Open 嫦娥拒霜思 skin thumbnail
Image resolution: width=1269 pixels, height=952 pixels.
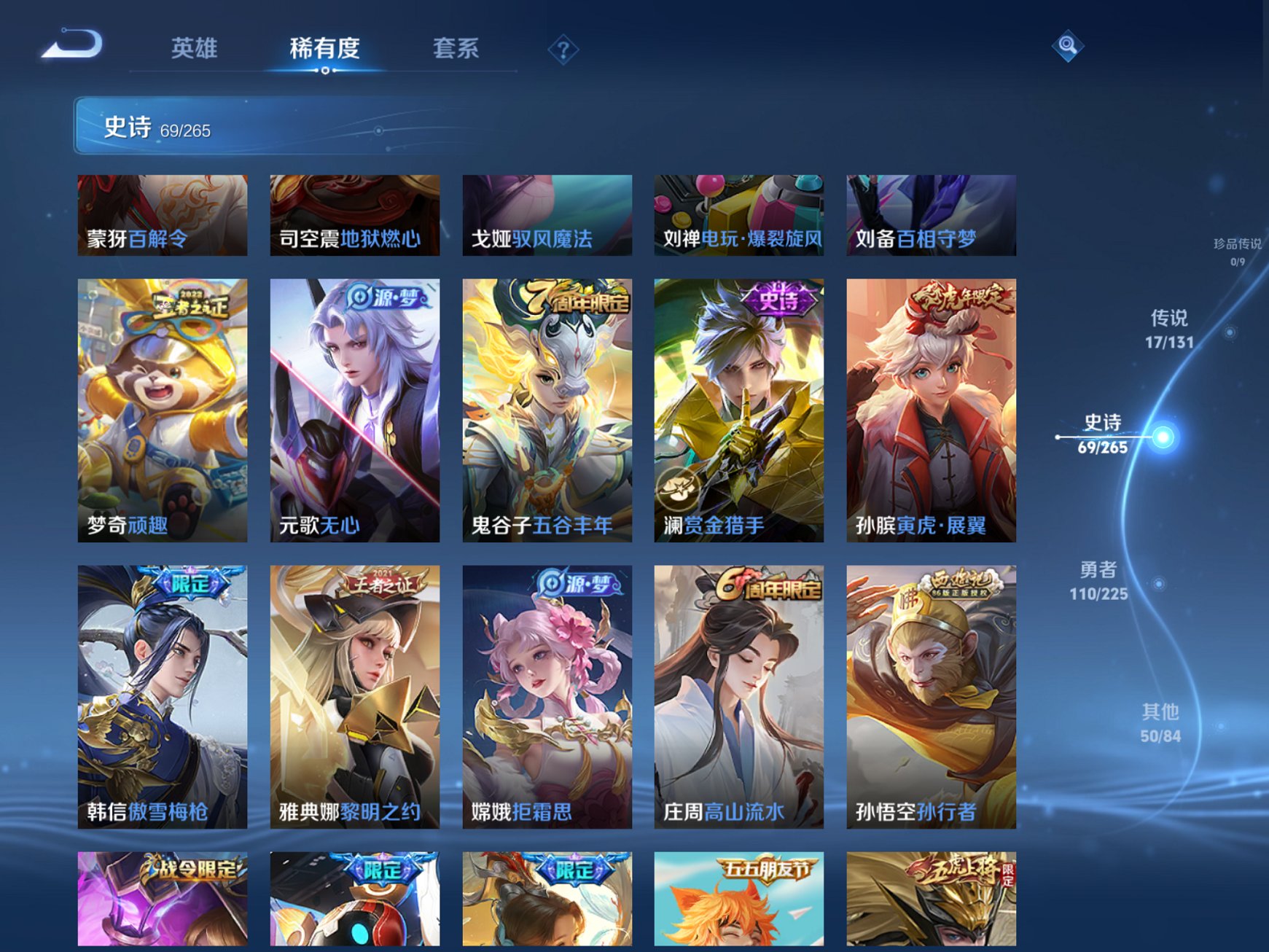click(x=546, y=700)
